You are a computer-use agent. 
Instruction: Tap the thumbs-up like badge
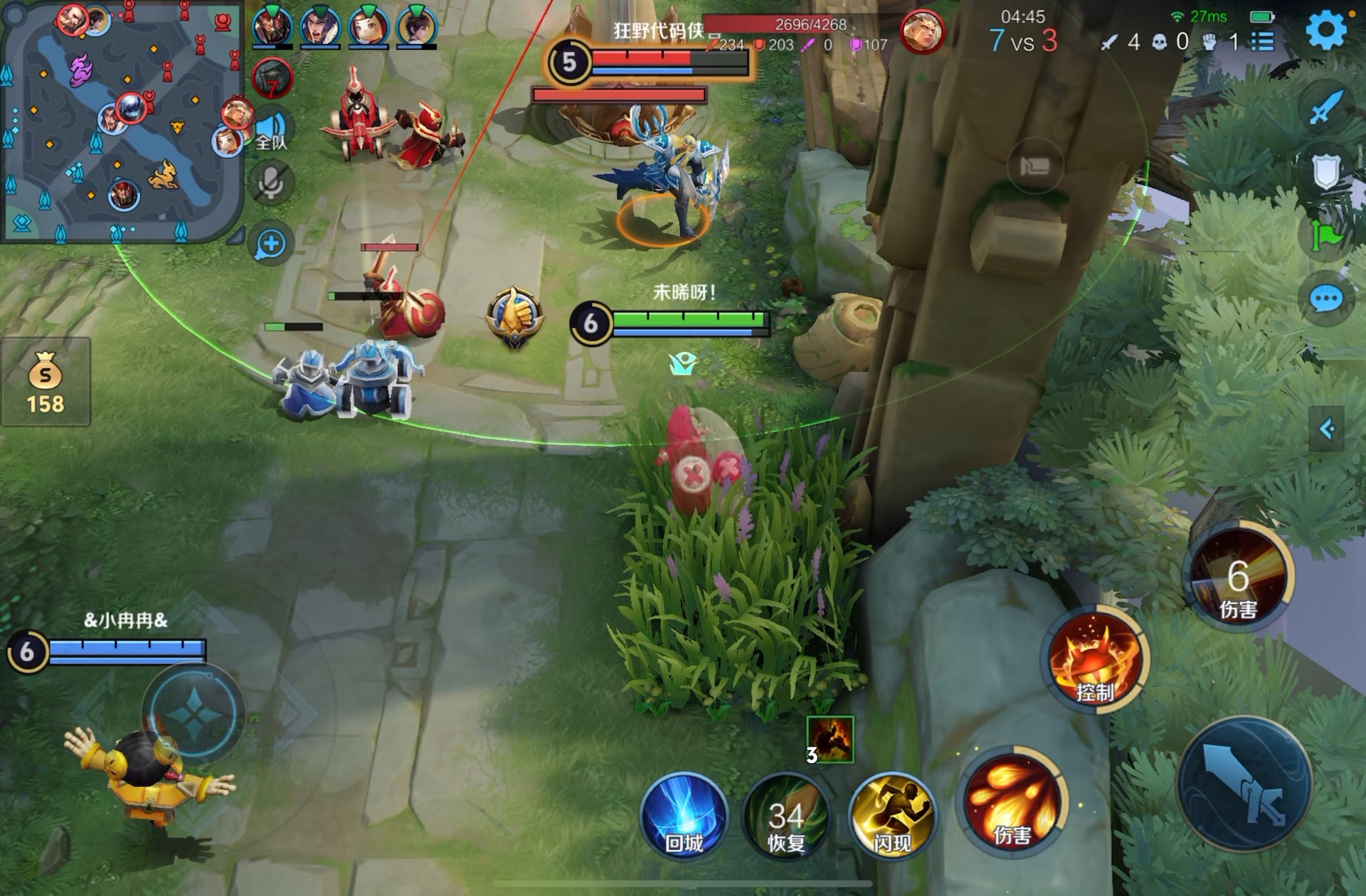coord(514,316)
